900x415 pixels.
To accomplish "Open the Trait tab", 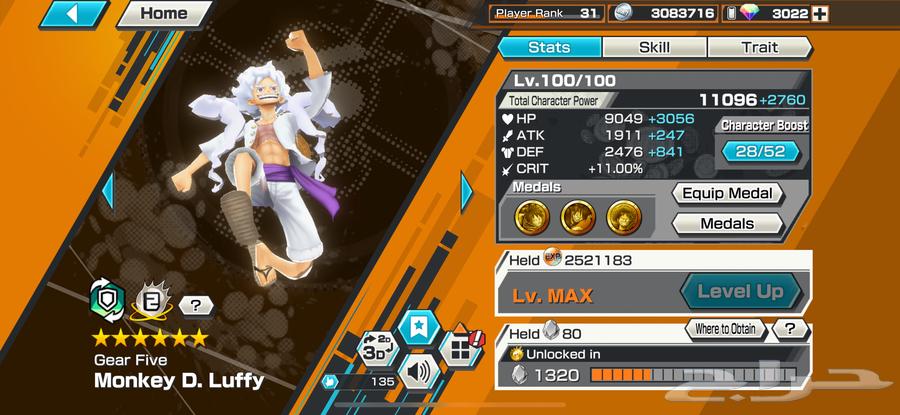I will (759, 47).
